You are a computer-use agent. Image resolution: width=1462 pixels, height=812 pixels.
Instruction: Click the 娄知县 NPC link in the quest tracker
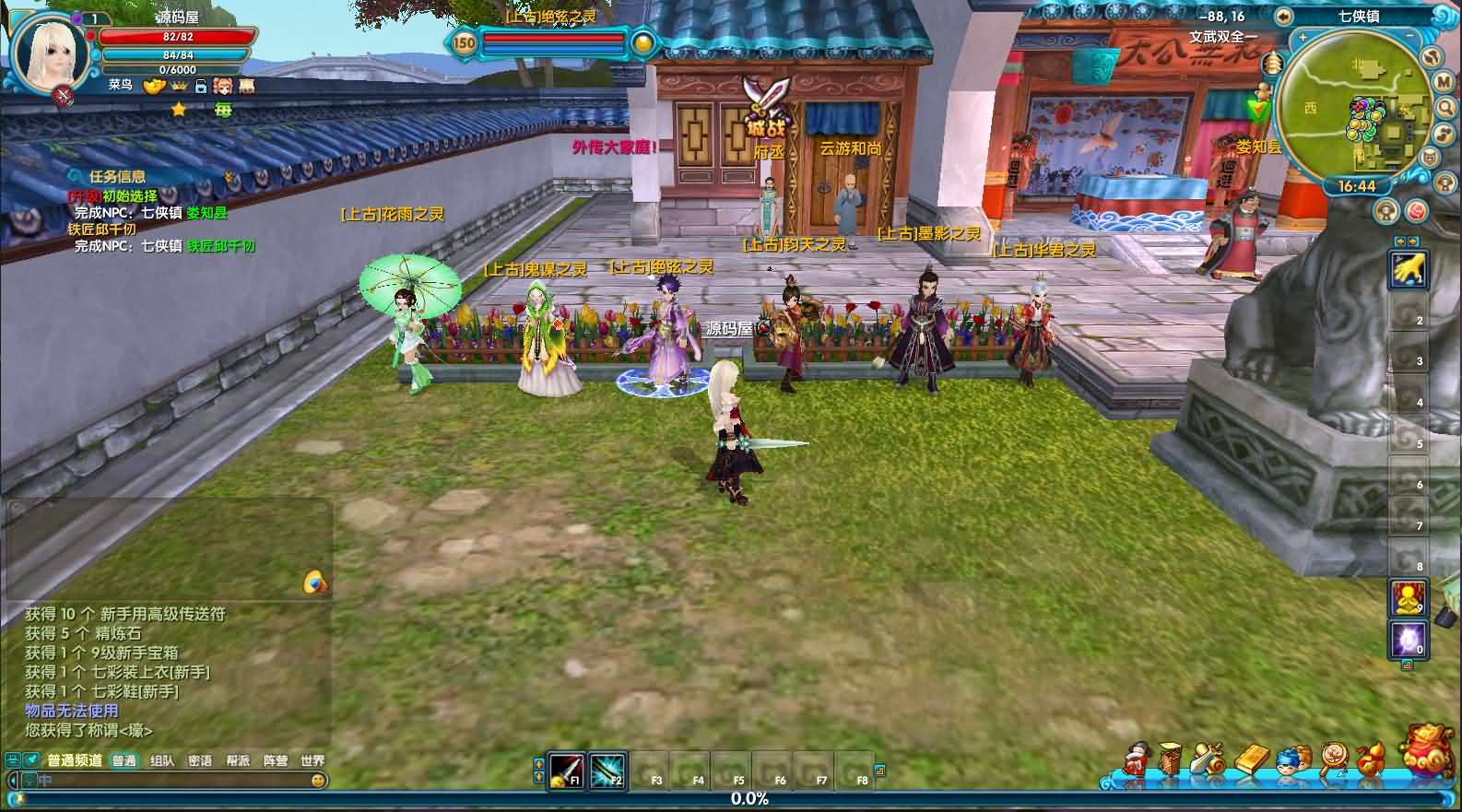(205, 213)
